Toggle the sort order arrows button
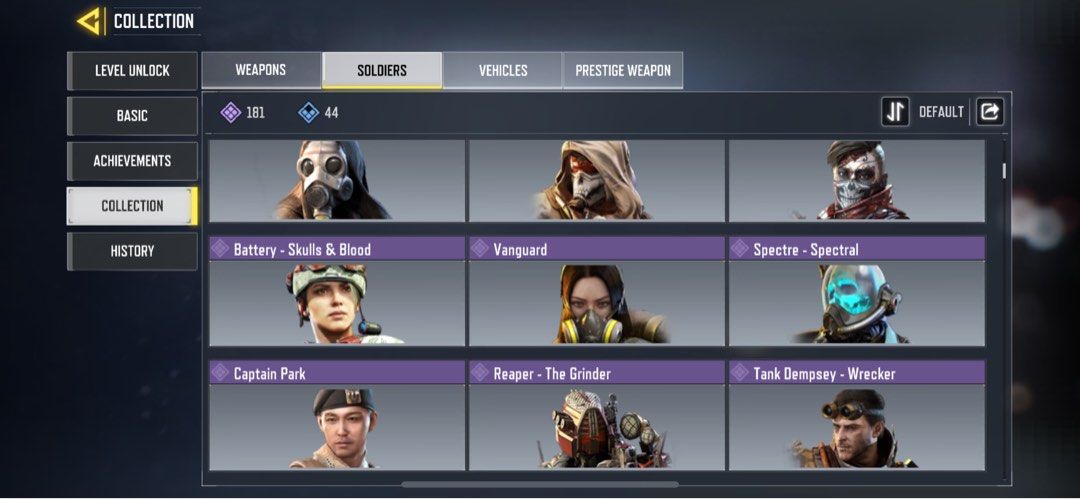Screen dimensions: 1080x499 tap(895, 112)
